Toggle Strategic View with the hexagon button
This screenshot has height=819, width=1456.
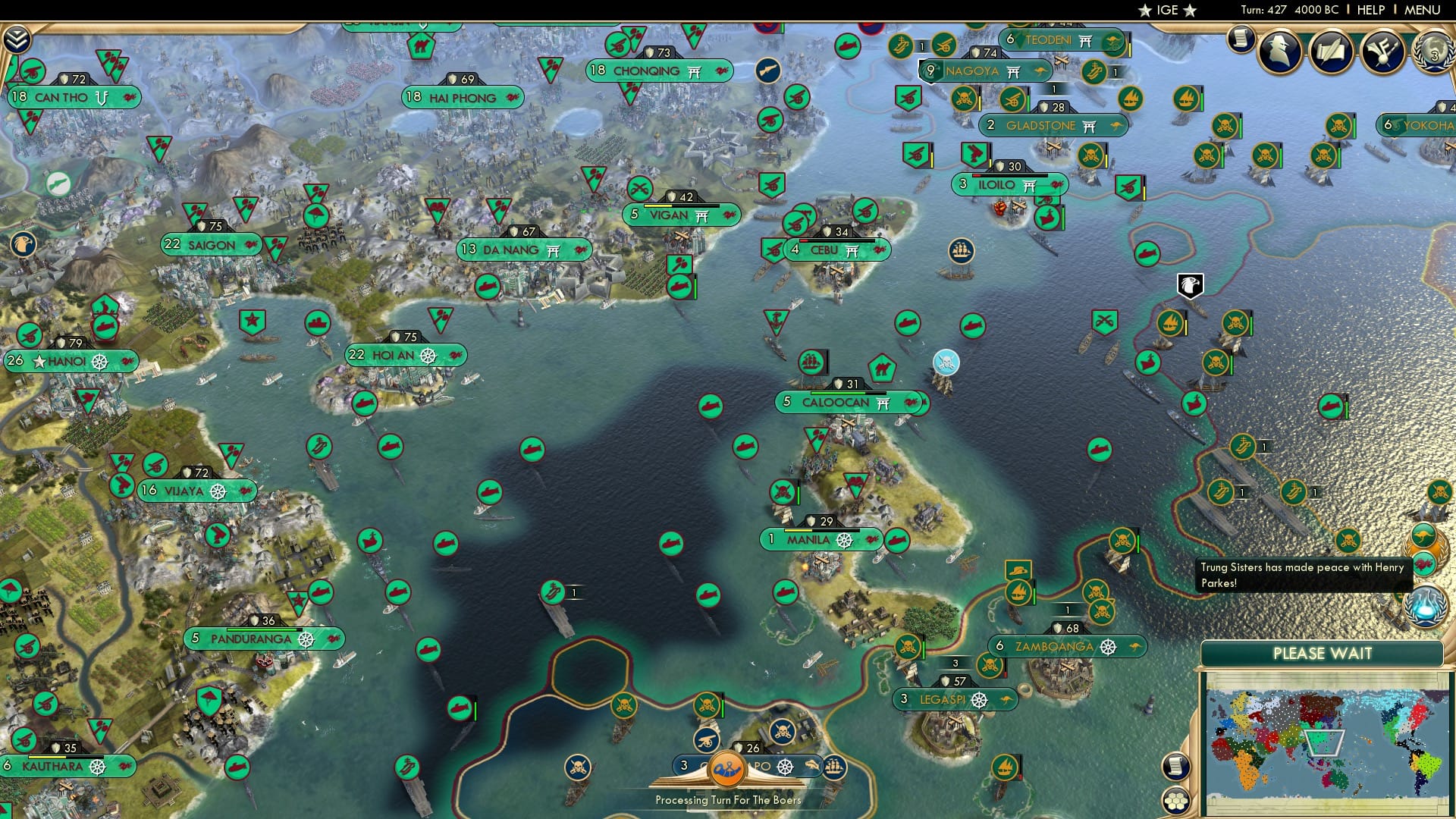coord(1175,802)
